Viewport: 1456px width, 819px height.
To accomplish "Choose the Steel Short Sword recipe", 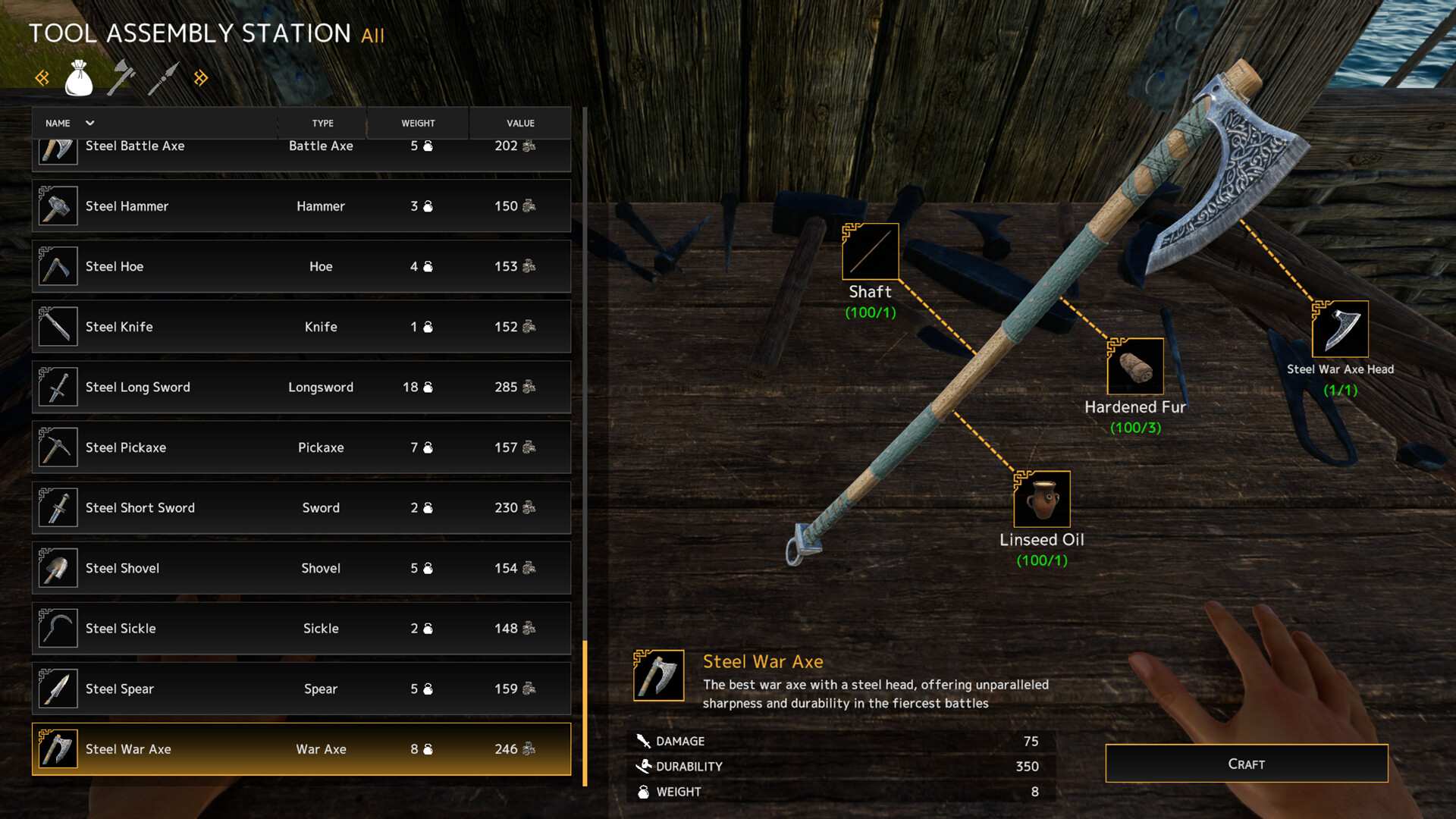I will (x=301, y=507).
